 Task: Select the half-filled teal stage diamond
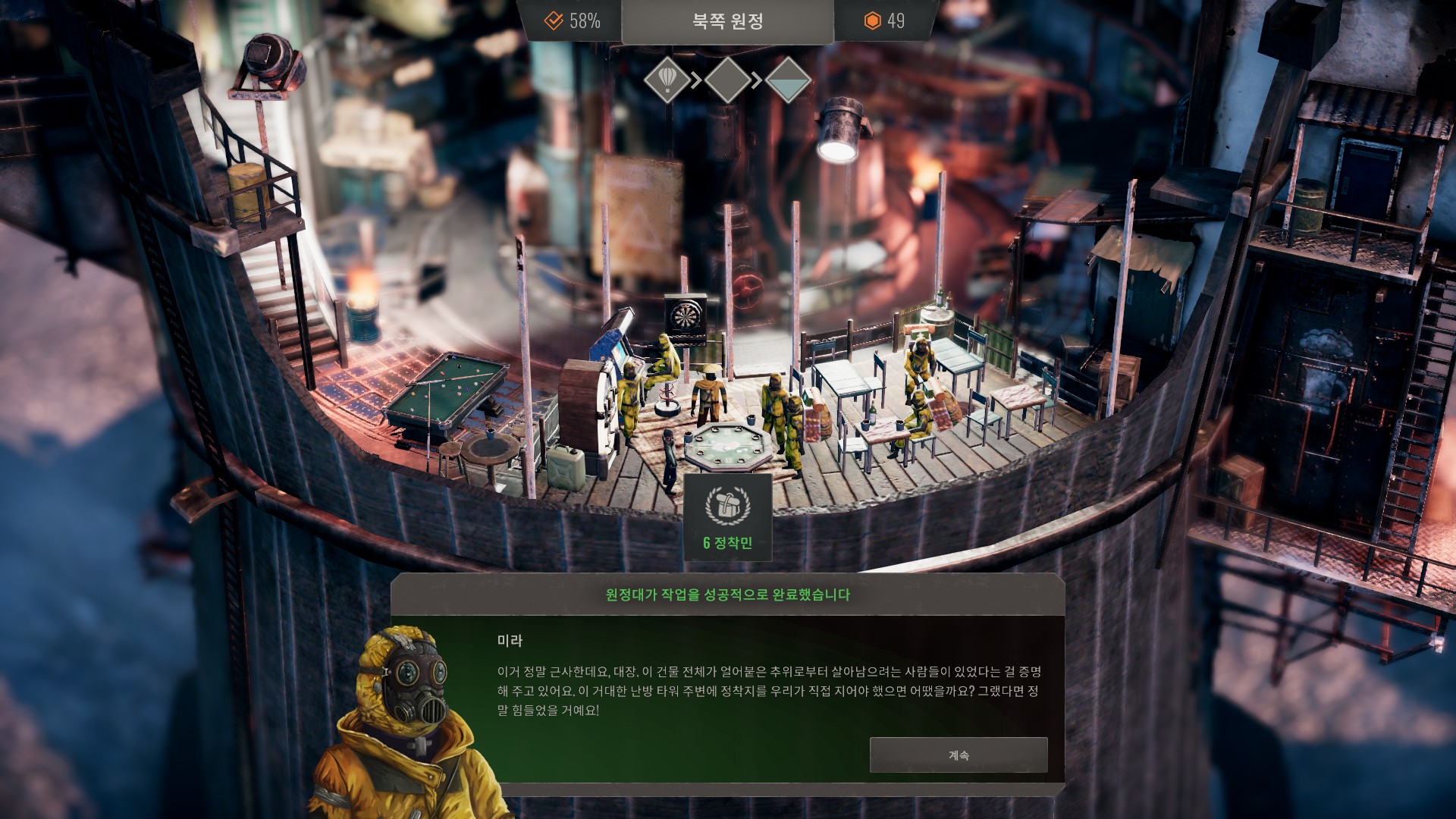pos(788,79)
